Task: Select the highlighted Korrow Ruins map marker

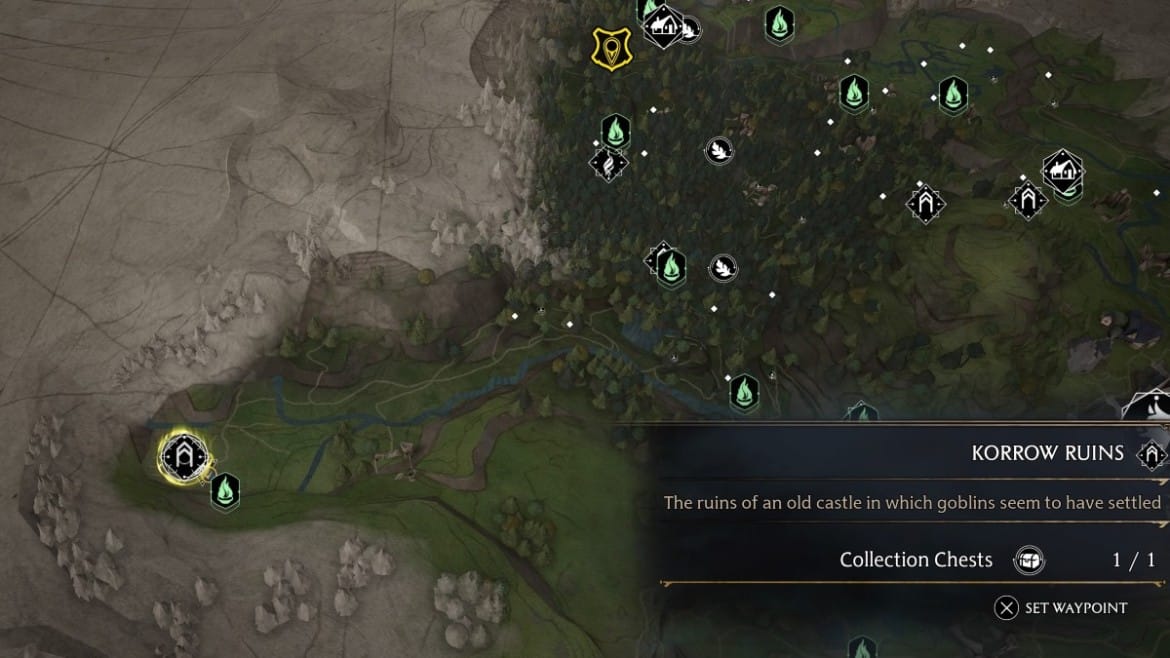Action: [184, 458]
